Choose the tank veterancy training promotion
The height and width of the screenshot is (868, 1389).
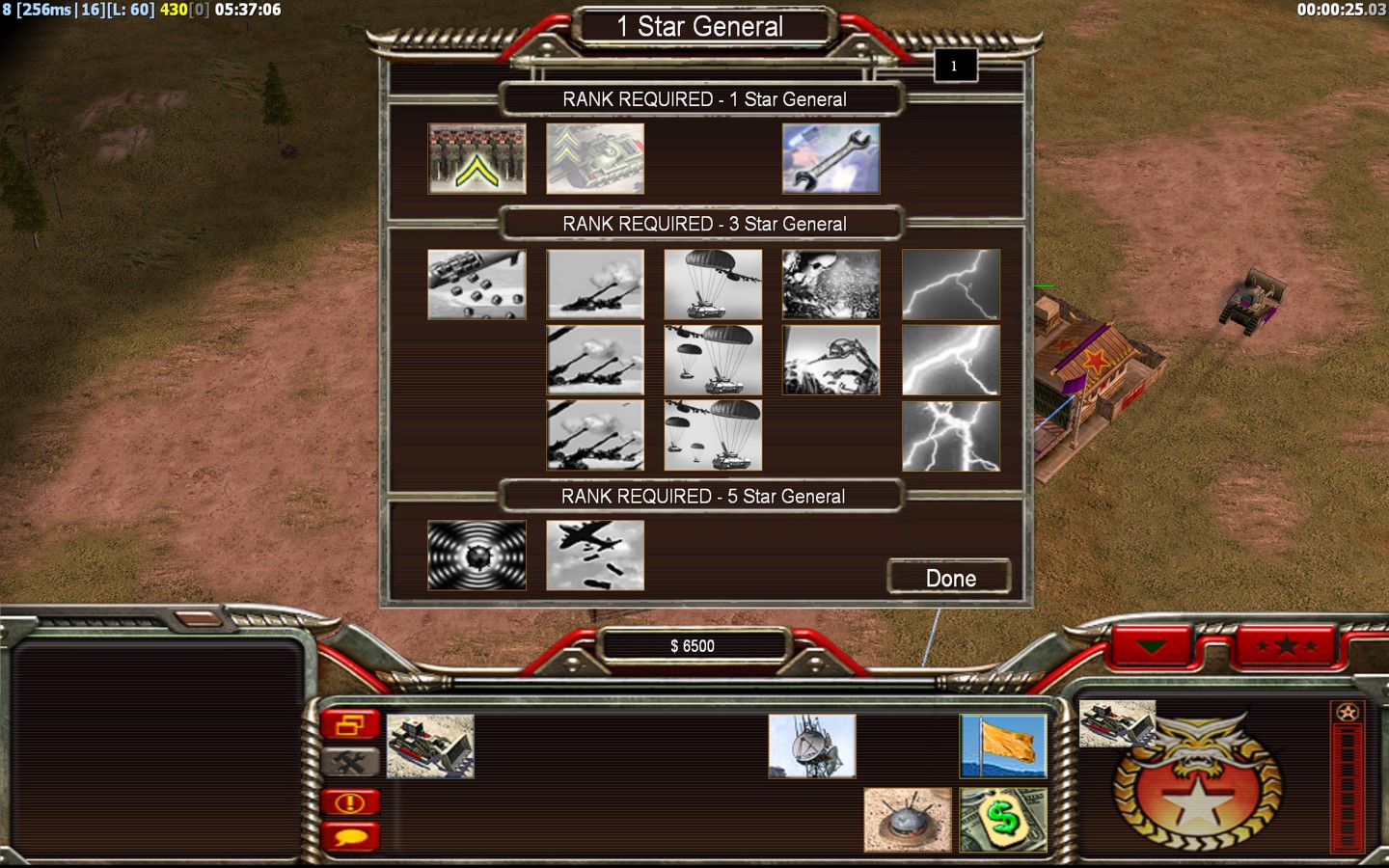[x=594, y=158]
